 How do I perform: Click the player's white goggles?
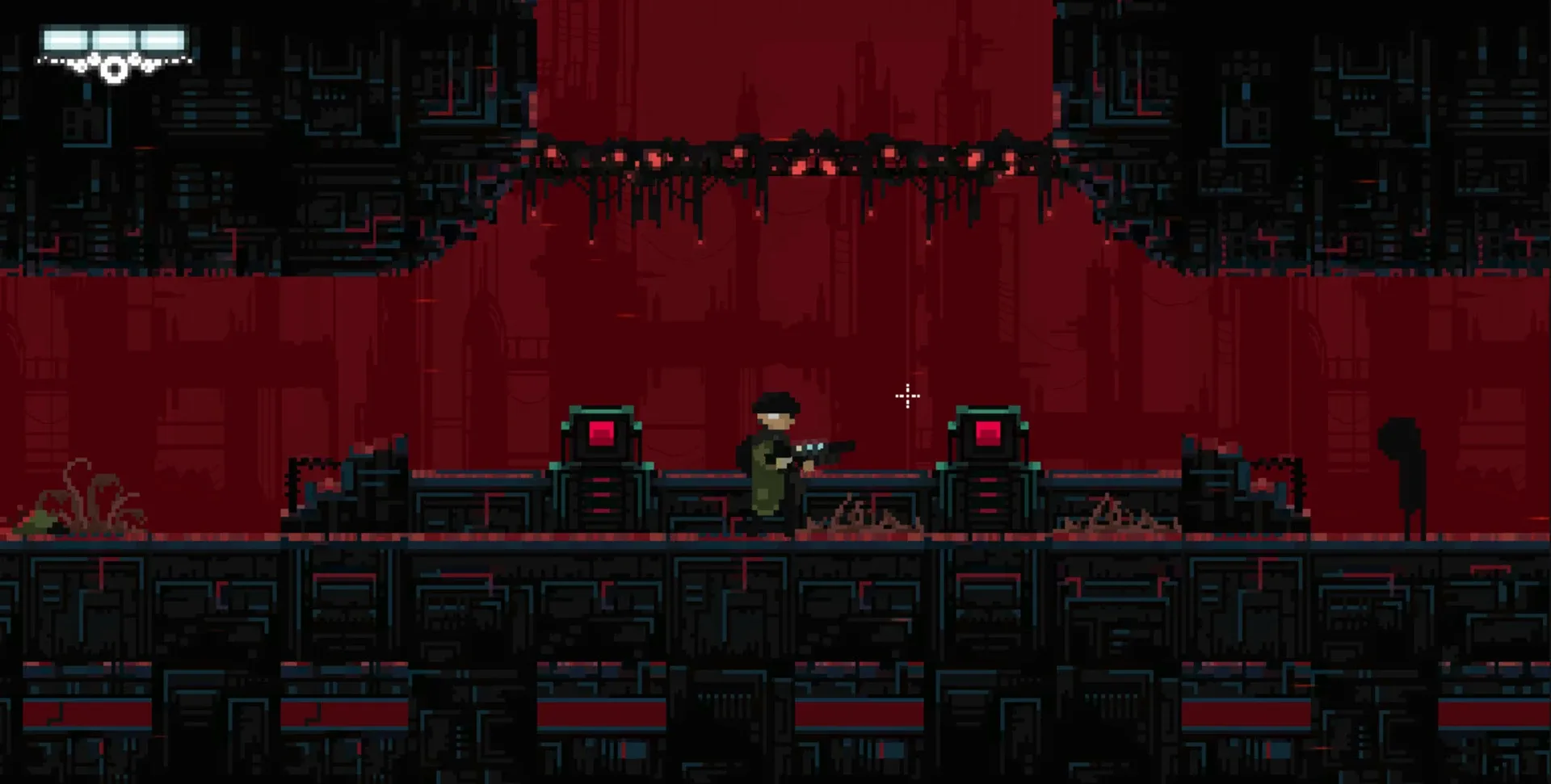pyautogui.click(x=774, y=417)
